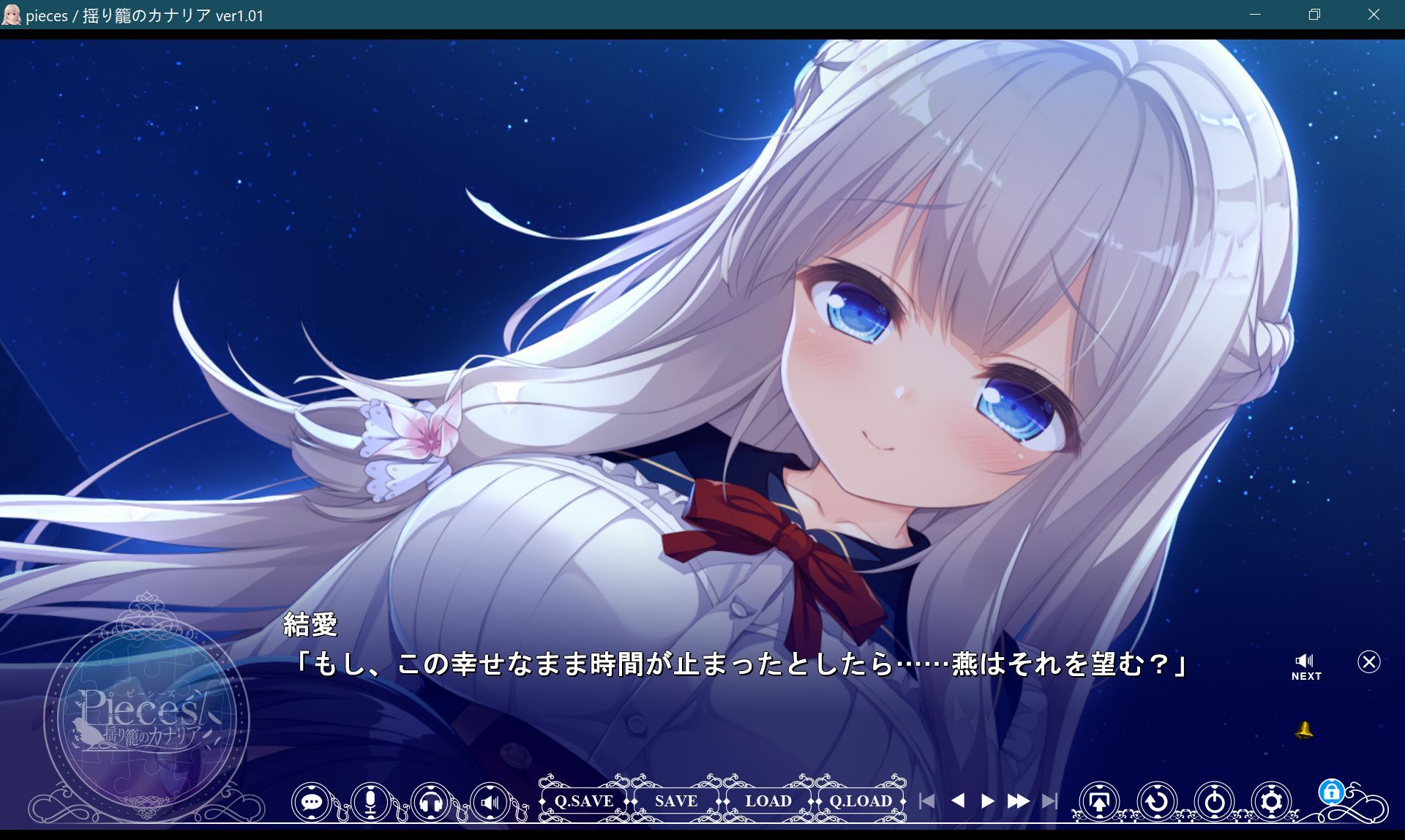Hide the dialogue box with the X button
The height and width of the screenshot is (840, 1405).
point(1368,662)
